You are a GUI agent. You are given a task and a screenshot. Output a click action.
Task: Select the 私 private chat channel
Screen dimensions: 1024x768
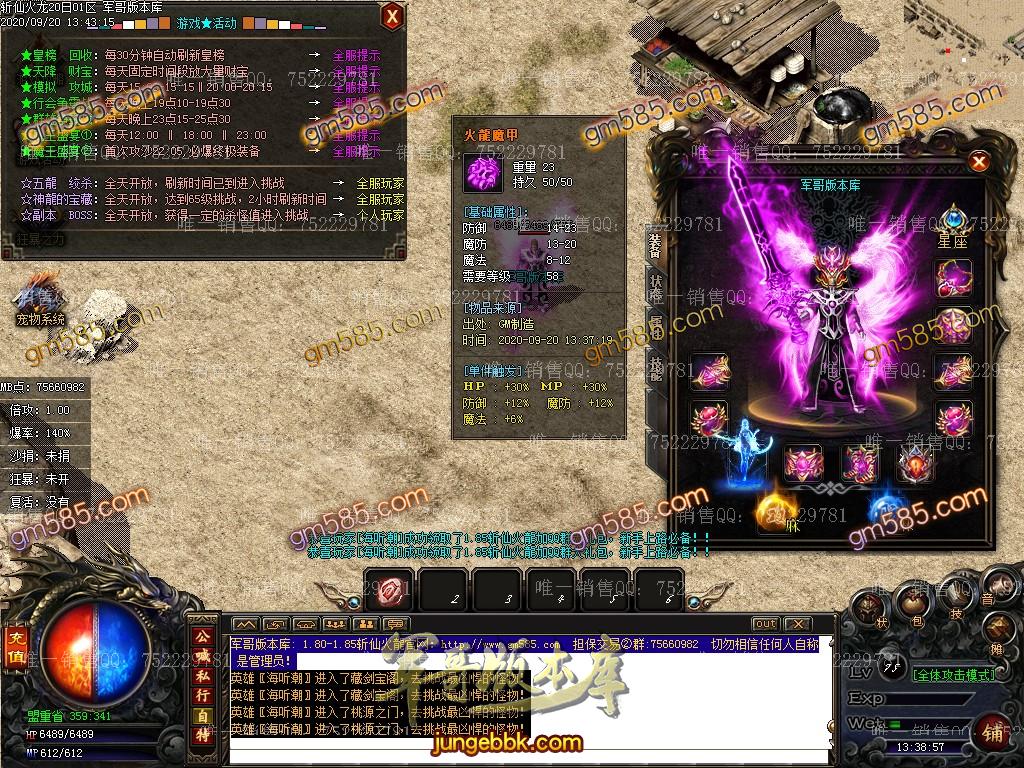point(202,675)
